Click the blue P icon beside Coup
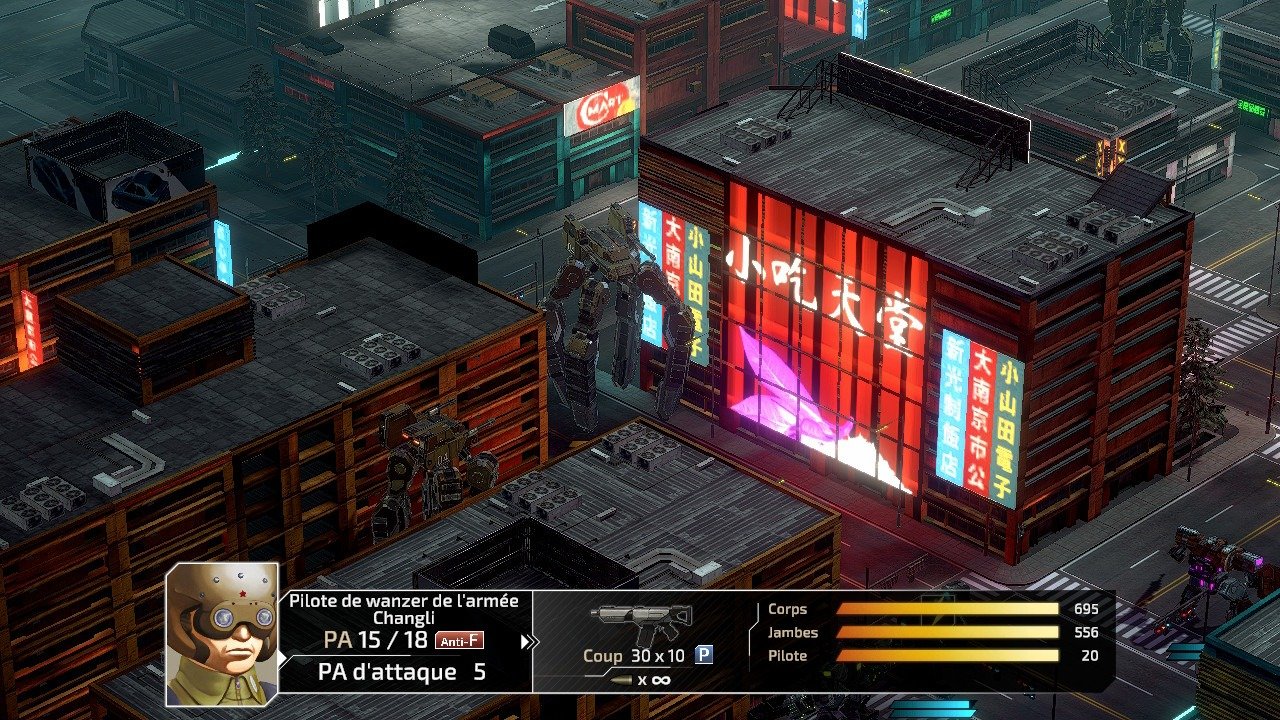 pos(704,655)
